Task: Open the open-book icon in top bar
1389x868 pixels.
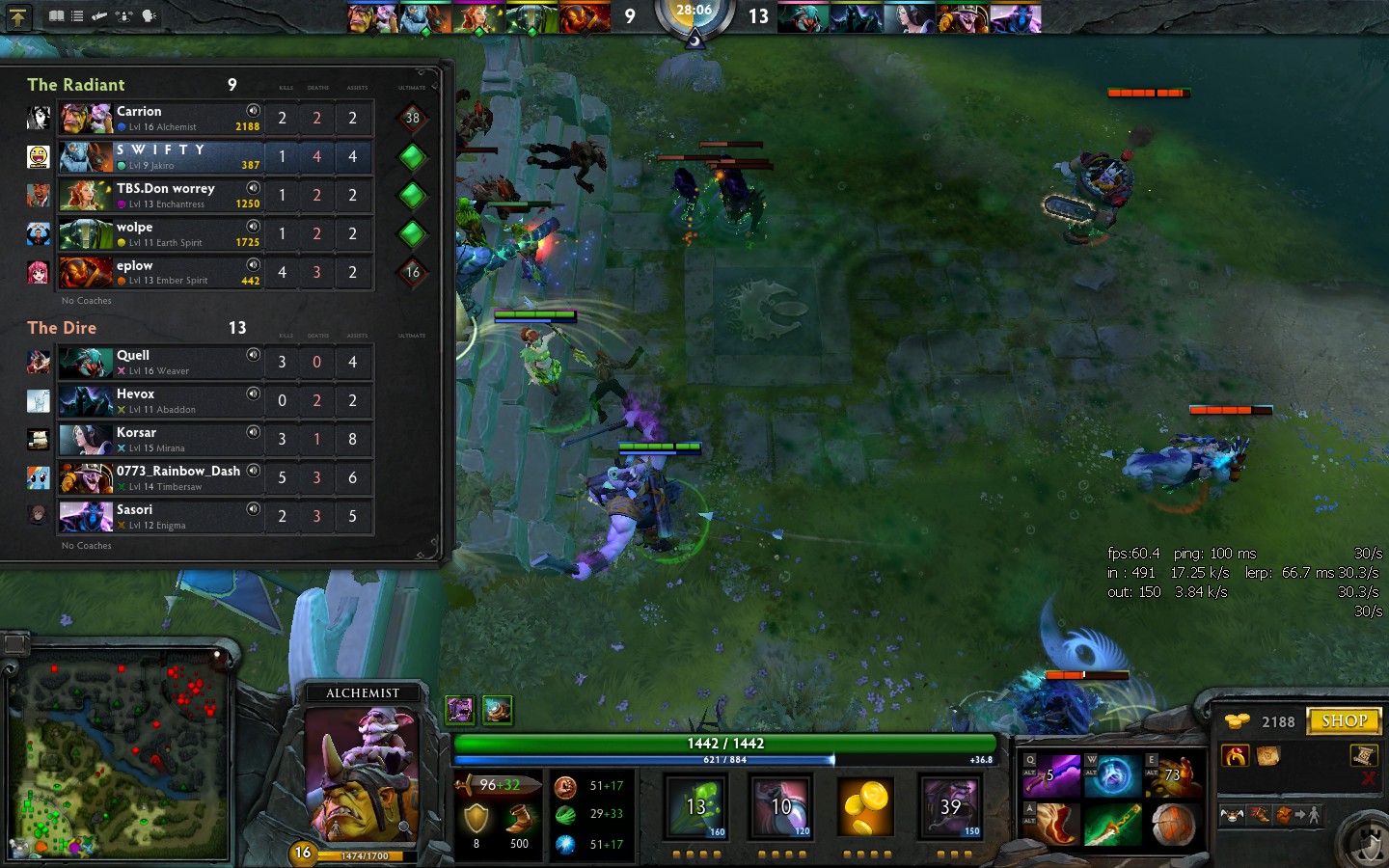Action: coord(56,16)
